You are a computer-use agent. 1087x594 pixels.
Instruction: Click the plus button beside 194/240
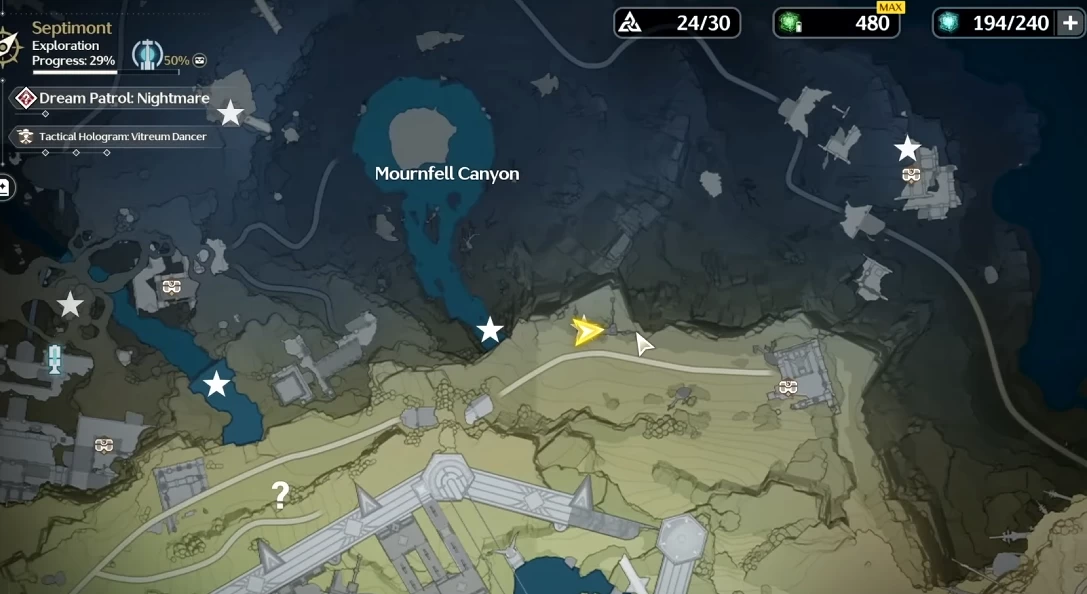click(x=1068, y=23)
